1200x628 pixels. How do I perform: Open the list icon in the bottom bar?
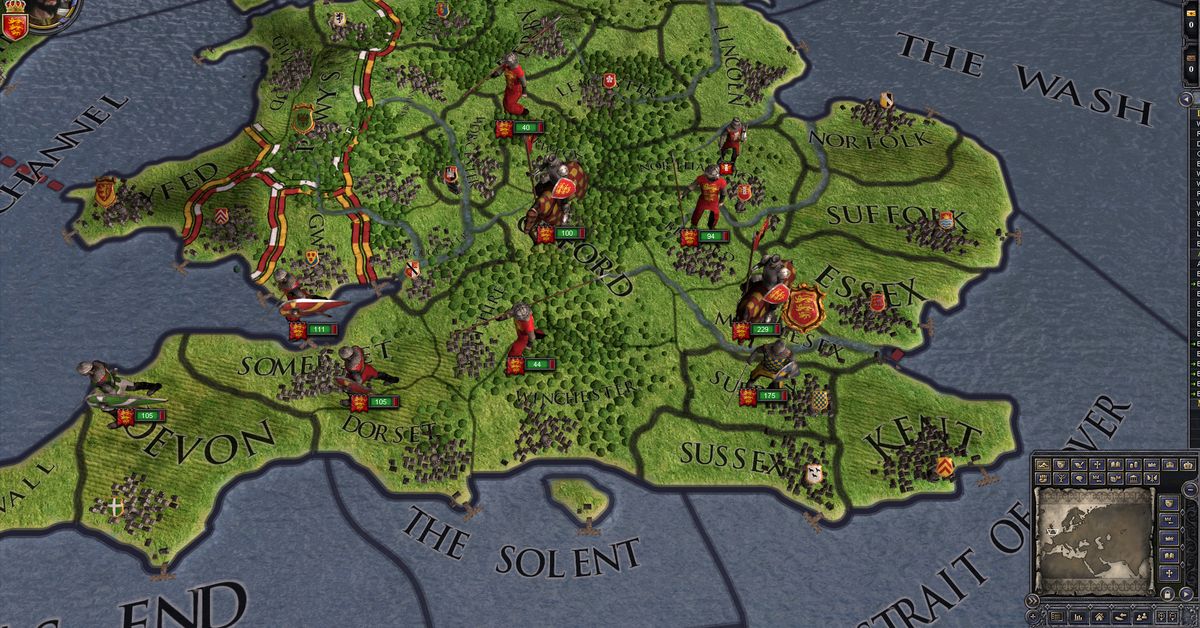[1057, 617]
